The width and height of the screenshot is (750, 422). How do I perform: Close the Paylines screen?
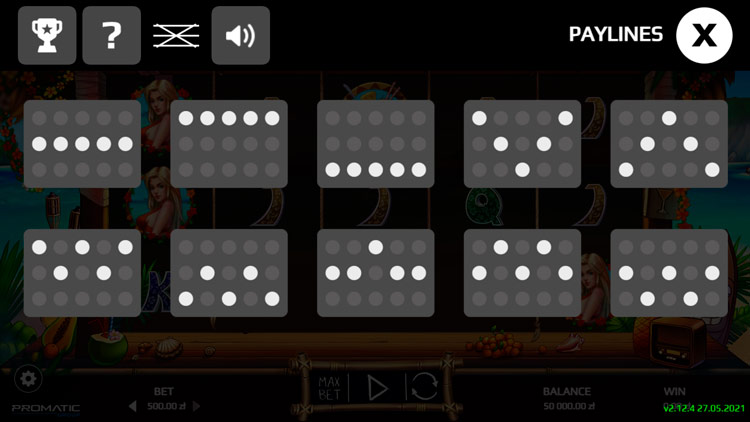pyautogui.click(x=705, y=35)
